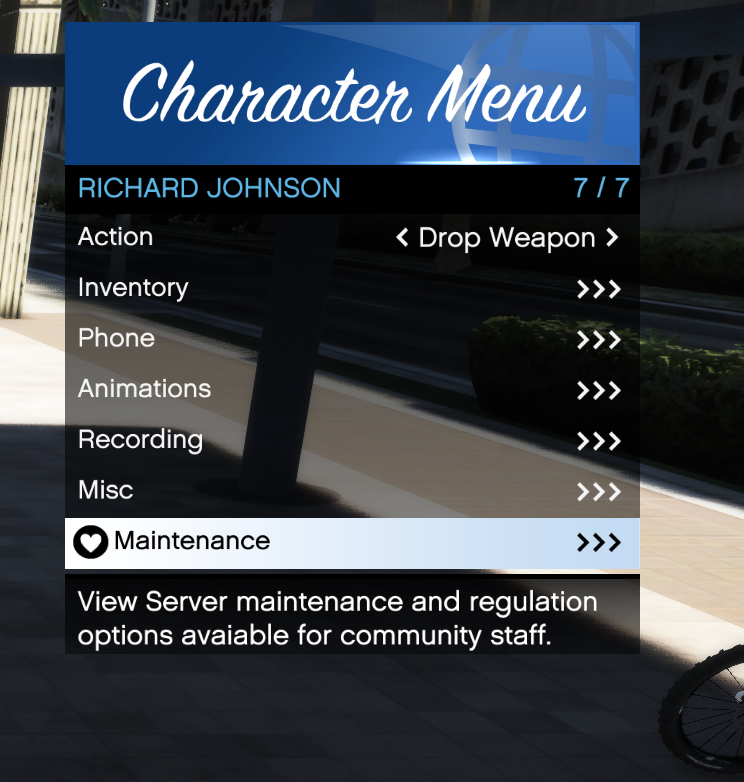Click the right arrow beside Drop Weapon
This screenshot has height=782, width=744.
pyautogui.click(x=612, y=238)
